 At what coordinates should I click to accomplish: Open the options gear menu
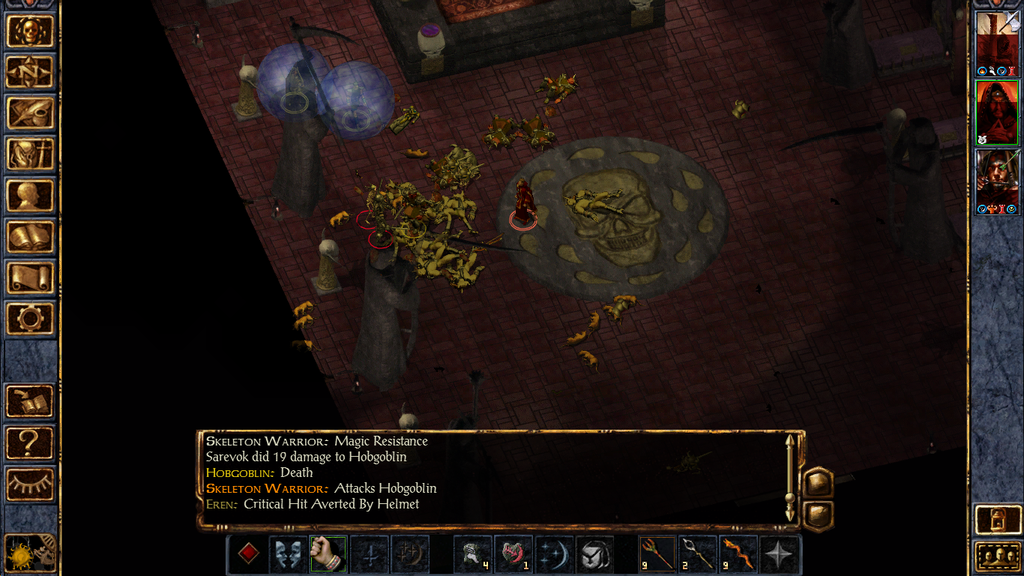(30, 319)
